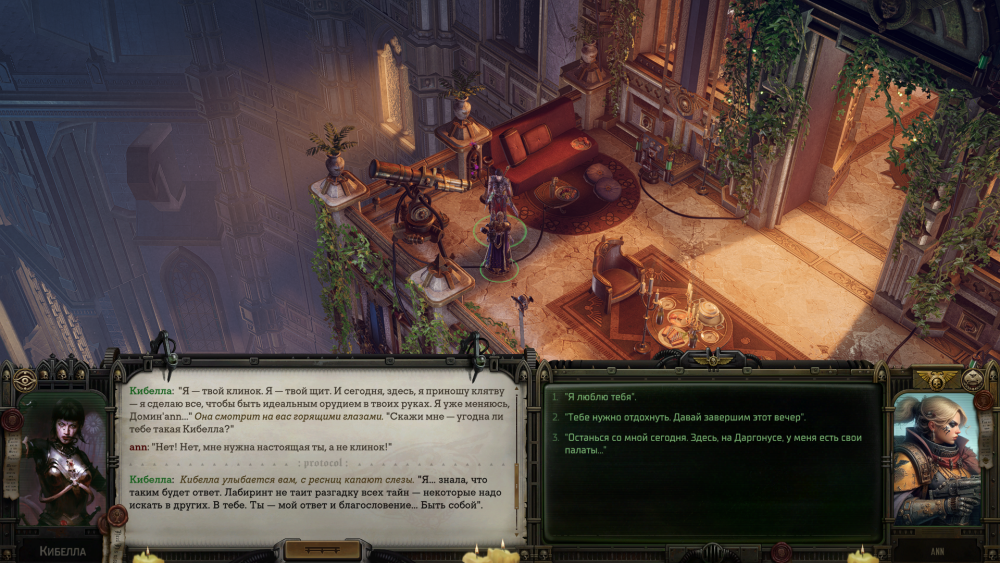Click Кибелла's speaker portrait

pyautogui.click(x=62, y=460)
